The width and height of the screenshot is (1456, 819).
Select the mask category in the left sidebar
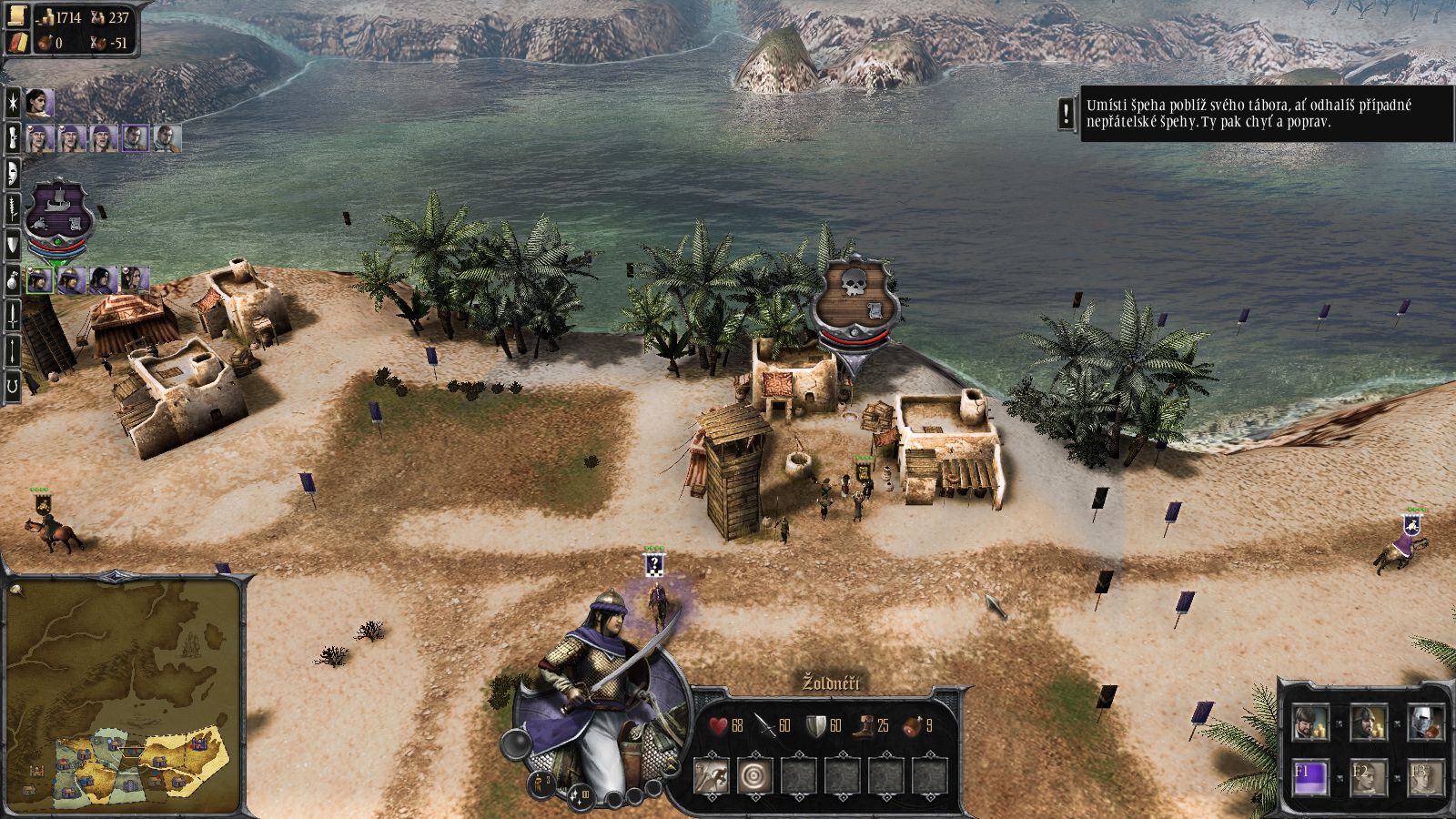click(13, 173)
